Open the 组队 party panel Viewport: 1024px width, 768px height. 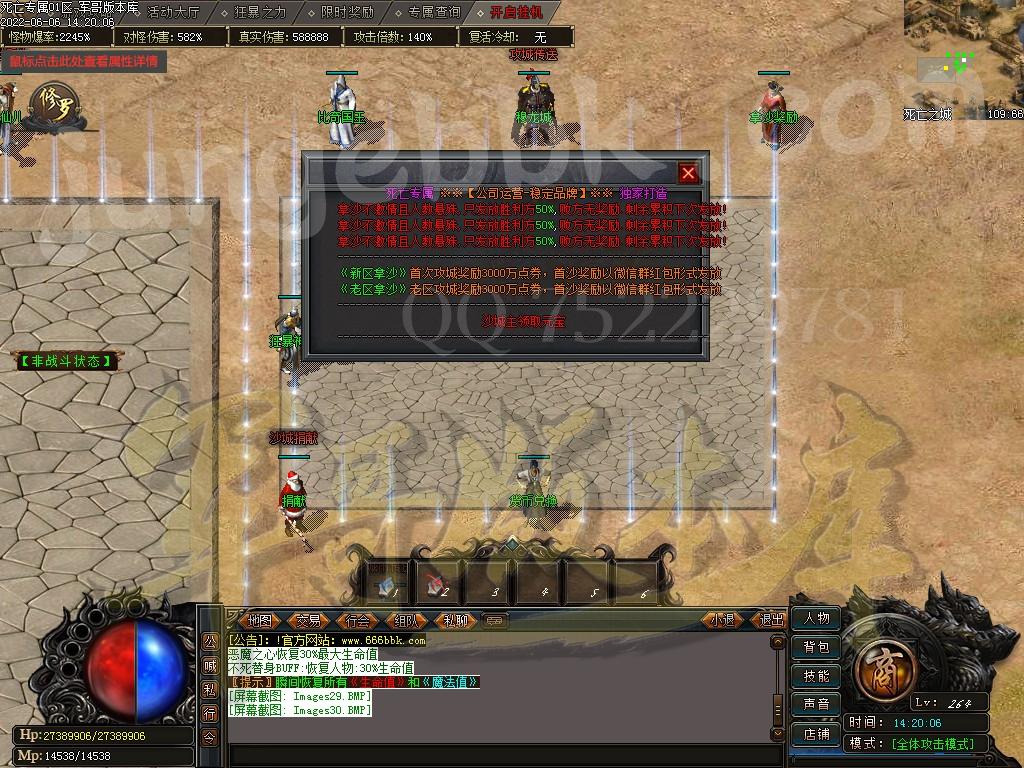click(x=406, y=620)
